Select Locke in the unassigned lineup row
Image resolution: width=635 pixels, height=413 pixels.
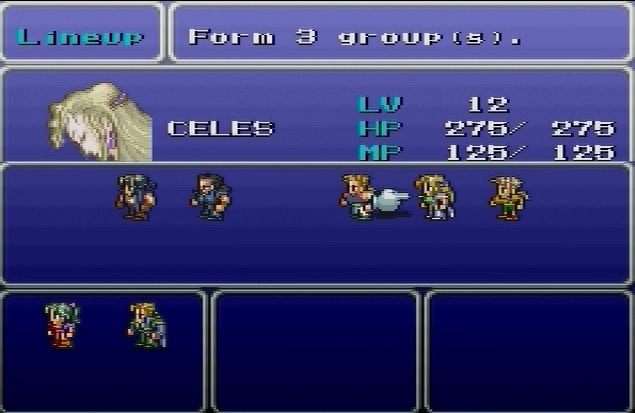coord(135,196)
